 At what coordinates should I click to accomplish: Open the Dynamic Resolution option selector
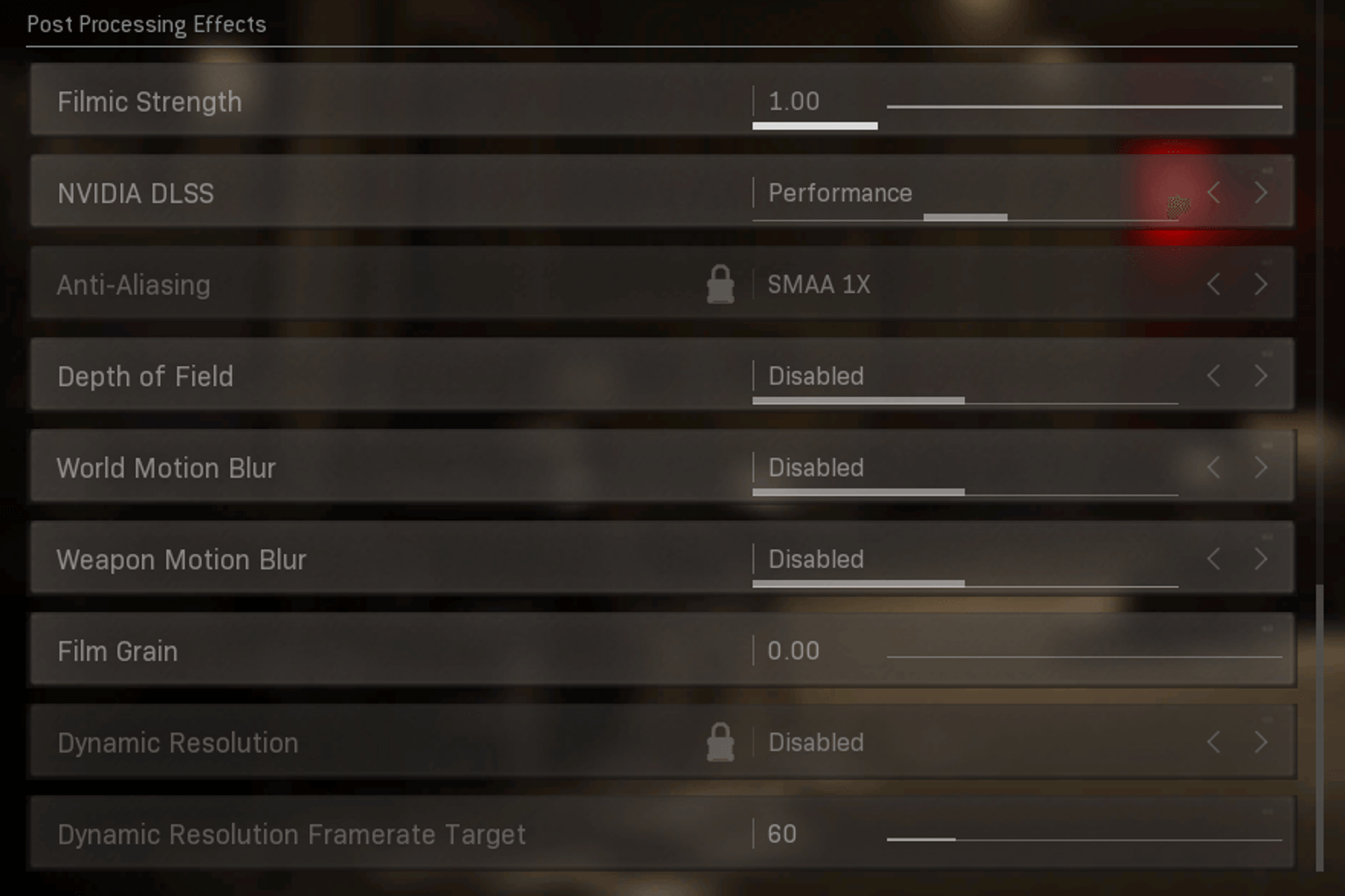815,740
